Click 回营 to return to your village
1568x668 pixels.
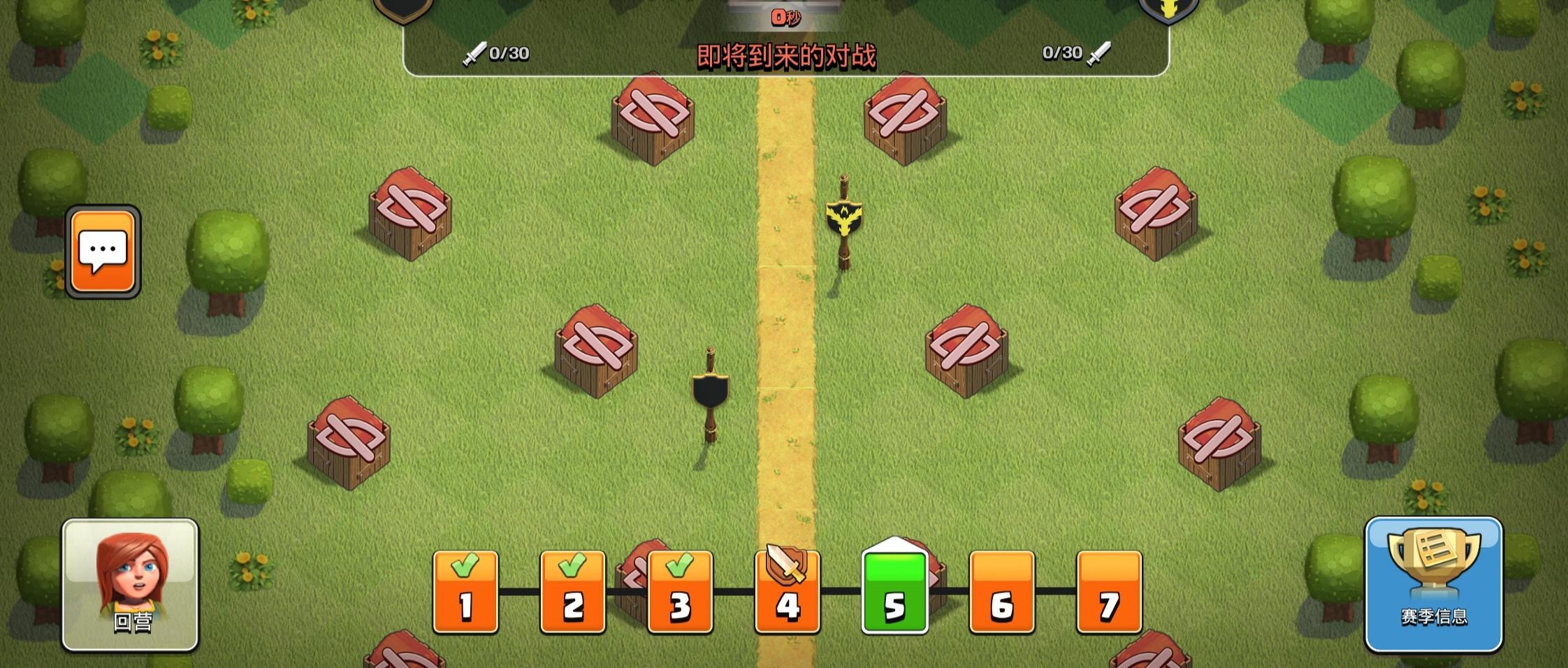(131, 597)
